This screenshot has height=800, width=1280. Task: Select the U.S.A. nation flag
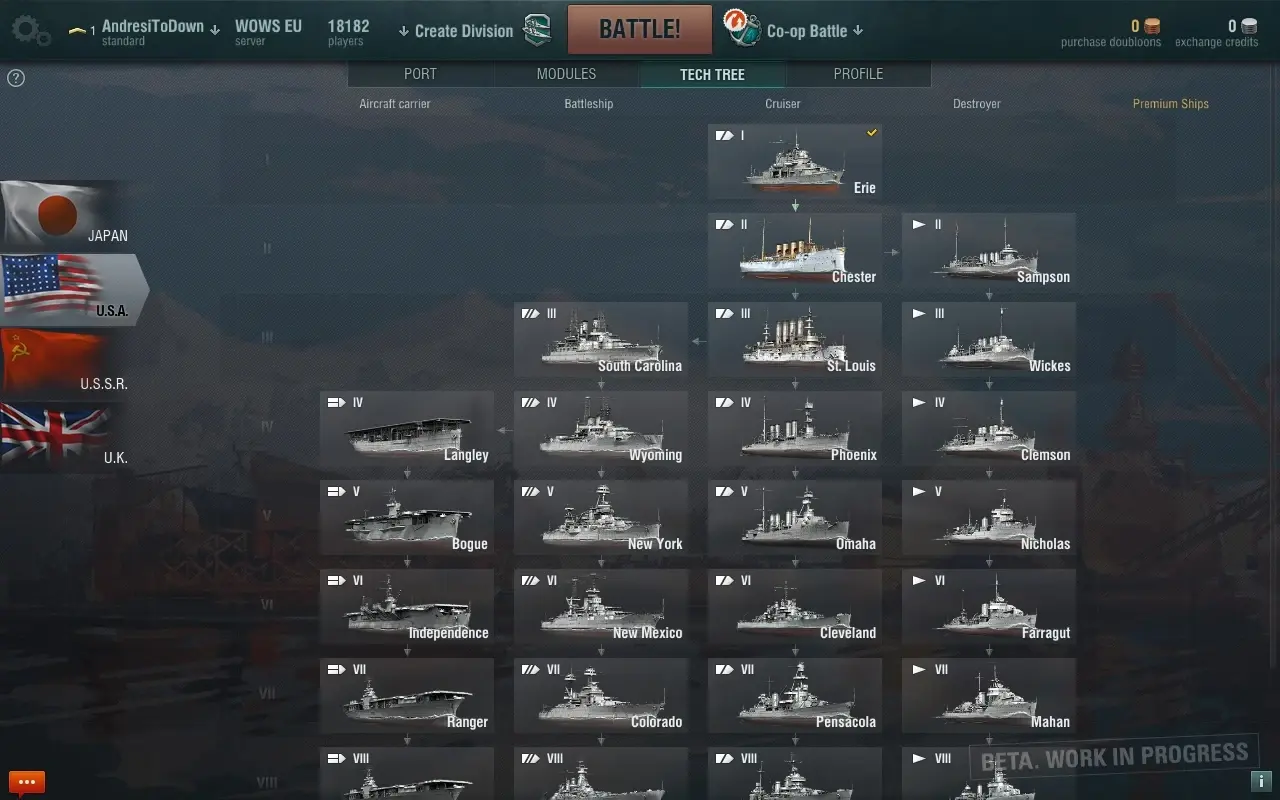60,290
